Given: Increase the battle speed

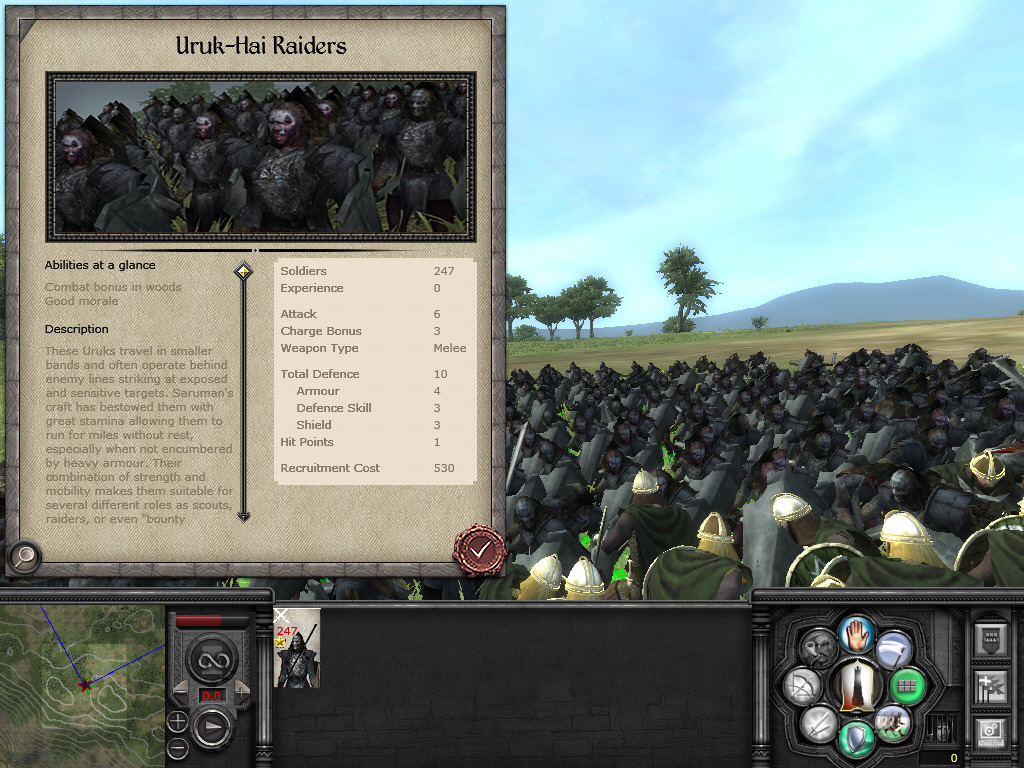Looking at the screenshot, I should tap(244, 692).
